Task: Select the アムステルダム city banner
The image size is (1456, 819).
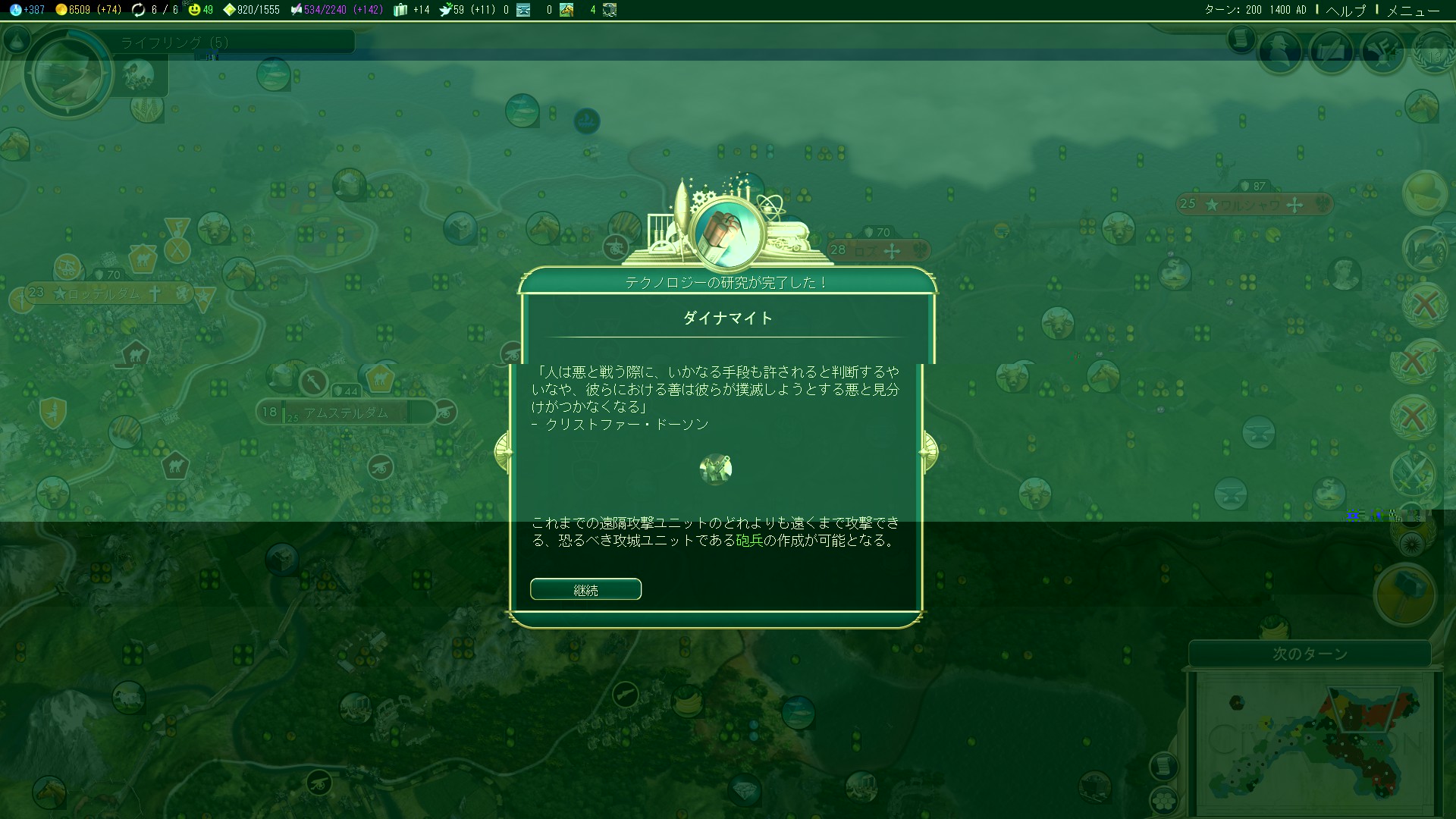Action: click(x=346, y=413)
